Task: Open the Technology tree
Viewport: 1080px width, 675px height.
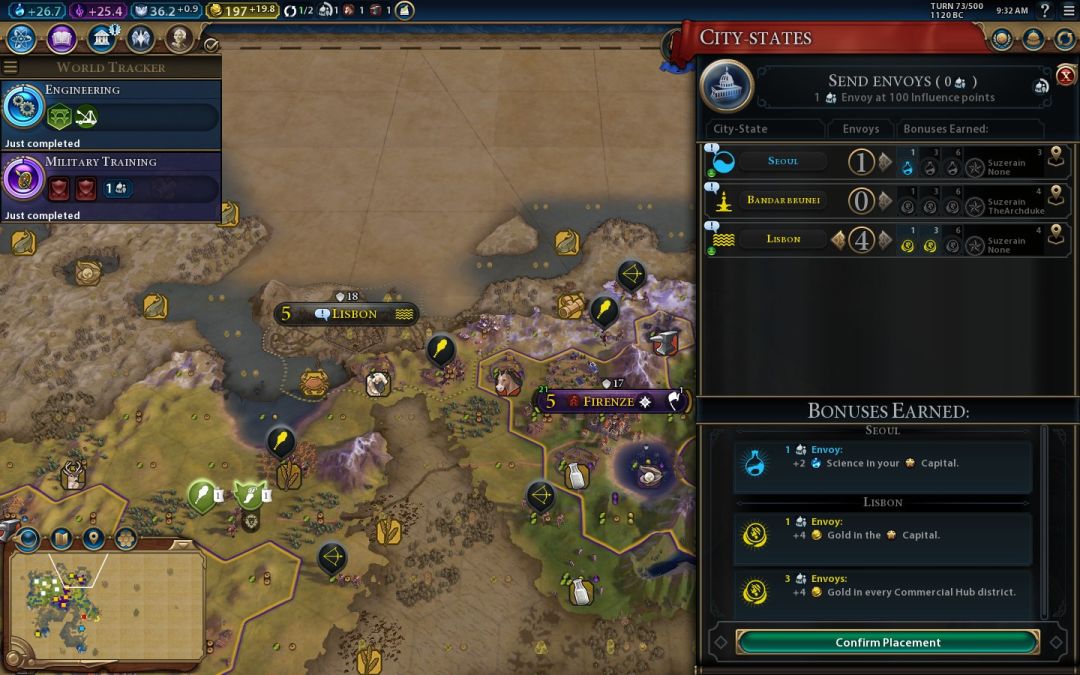Action: (22, 39)
